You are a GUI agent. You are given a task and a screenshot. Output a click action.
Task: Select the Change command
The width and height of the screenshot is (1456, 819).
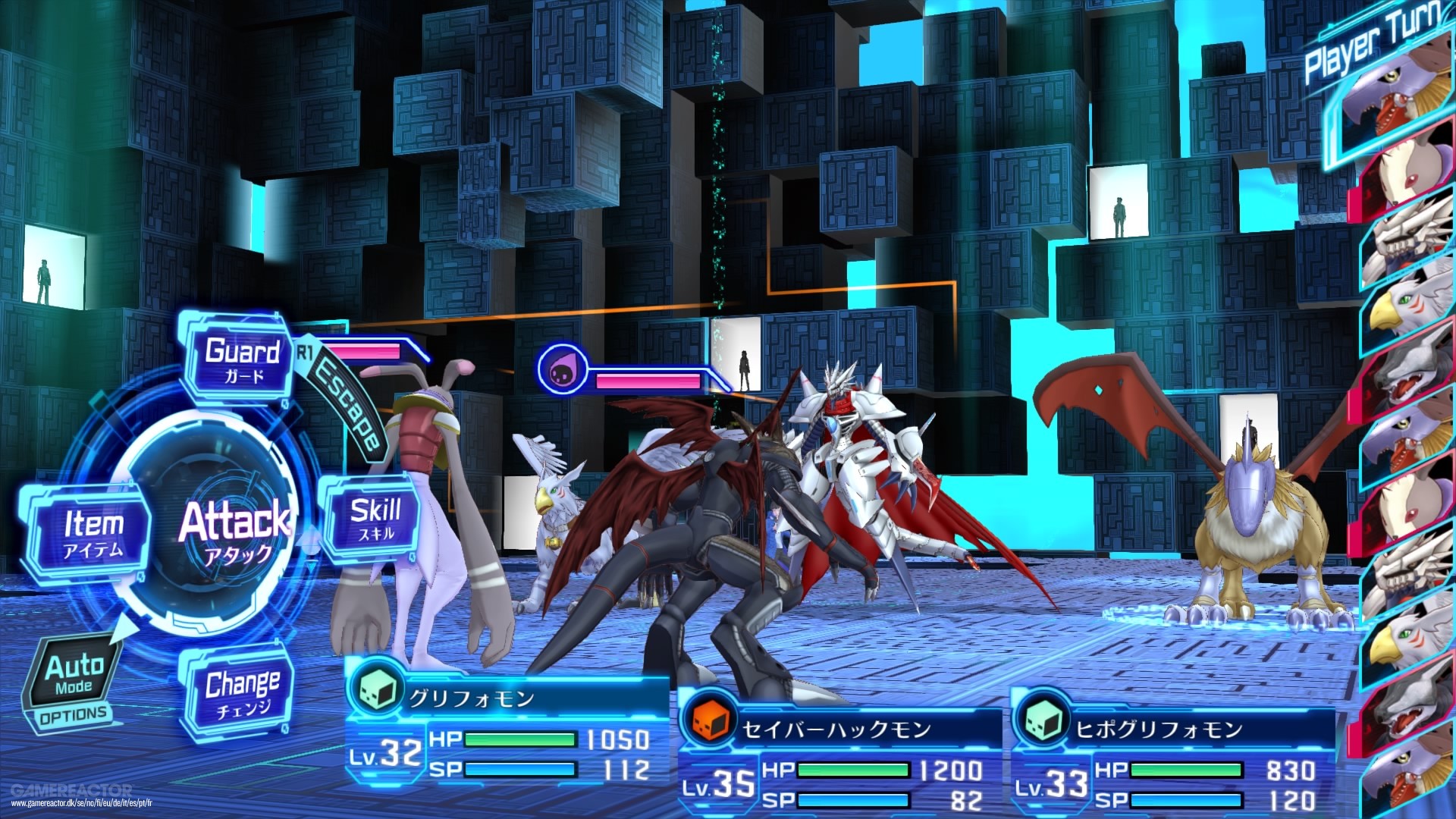tap(240, 694)
